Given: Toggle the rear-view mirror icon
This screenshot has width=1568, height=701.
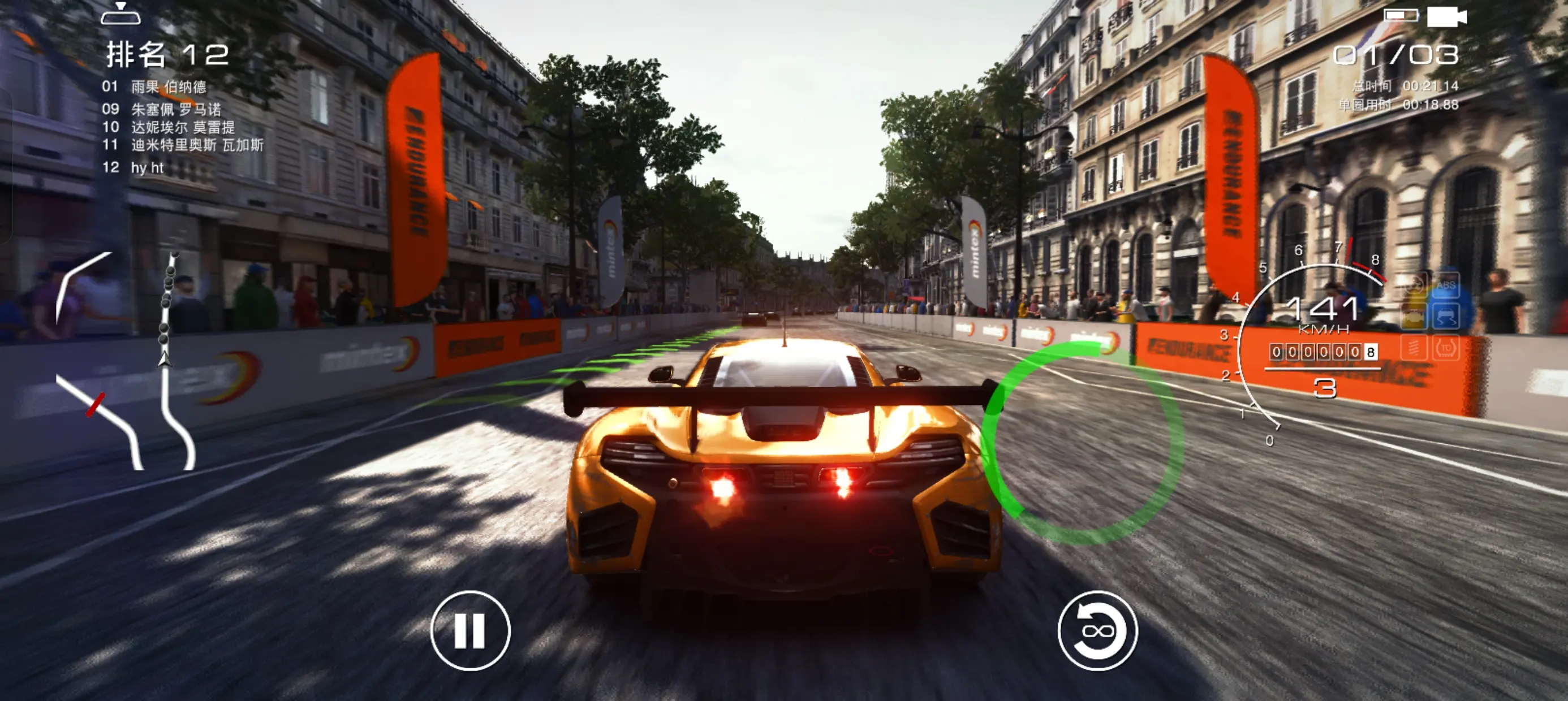Looking at the screenshot, I should [120, 14].
